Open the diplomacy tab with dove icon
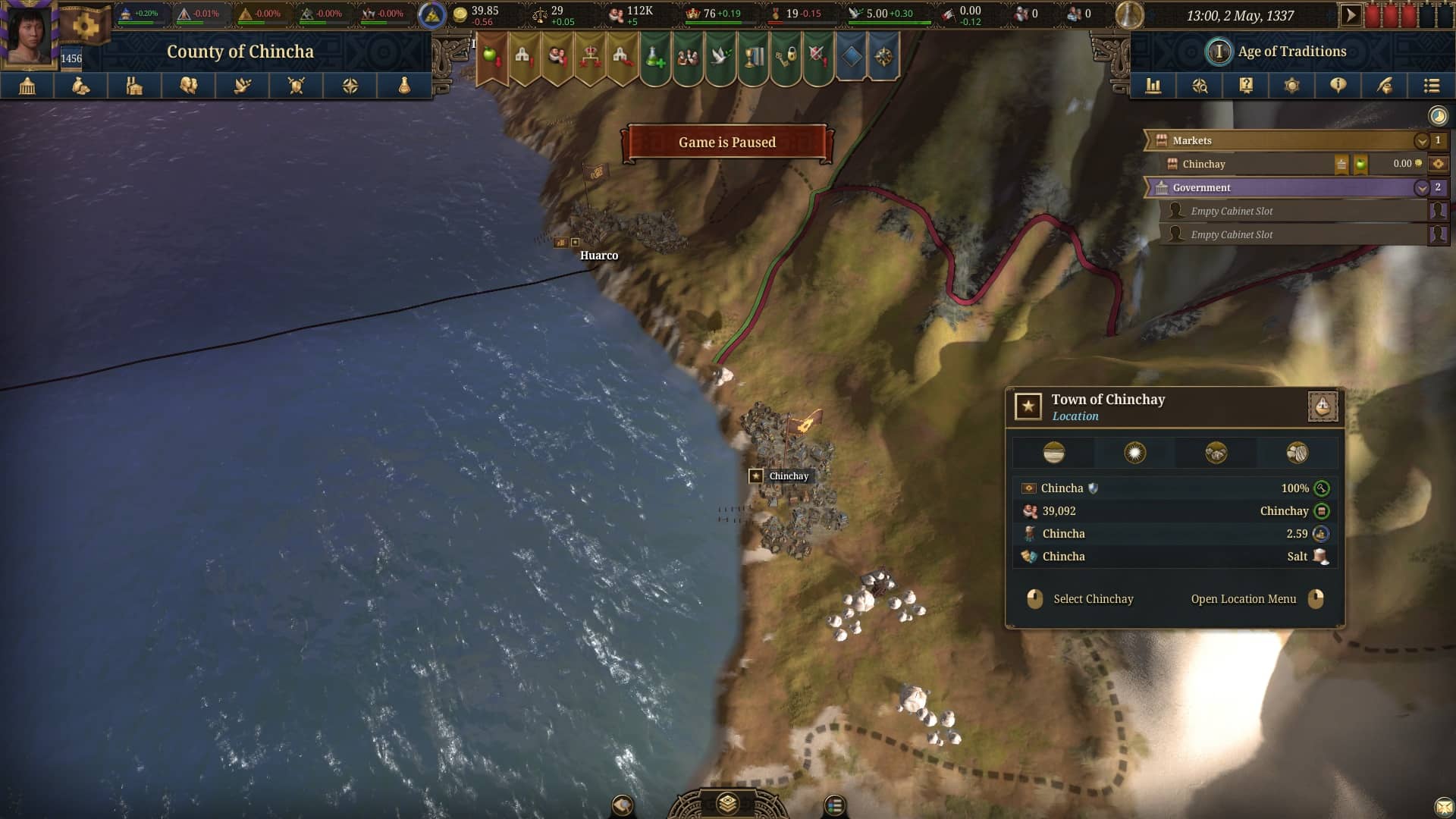The image size is (1456, 819). (243, 86)
